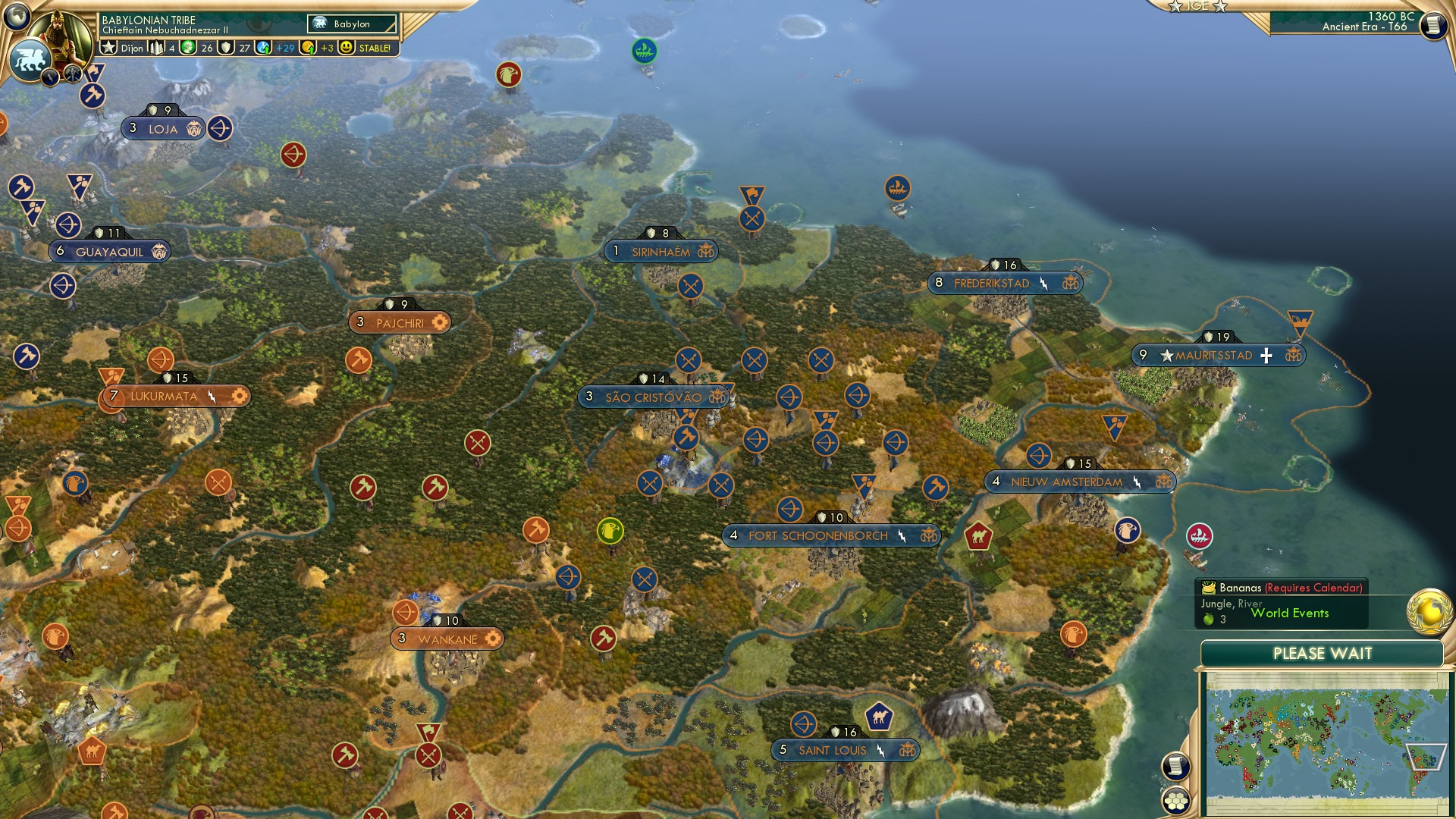Image resolution: width=1456 pixels, height=819 pixels.
Task: Open the Civilopedia scroll icon at top right
Action: click(x=1433, y=27)
